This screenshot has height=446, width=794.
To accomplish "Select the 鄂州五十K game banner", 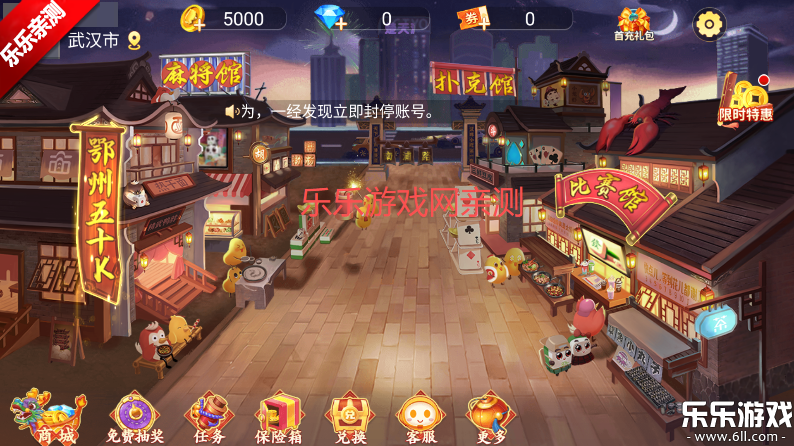I will pyautogui.click(x=102, y=210).
